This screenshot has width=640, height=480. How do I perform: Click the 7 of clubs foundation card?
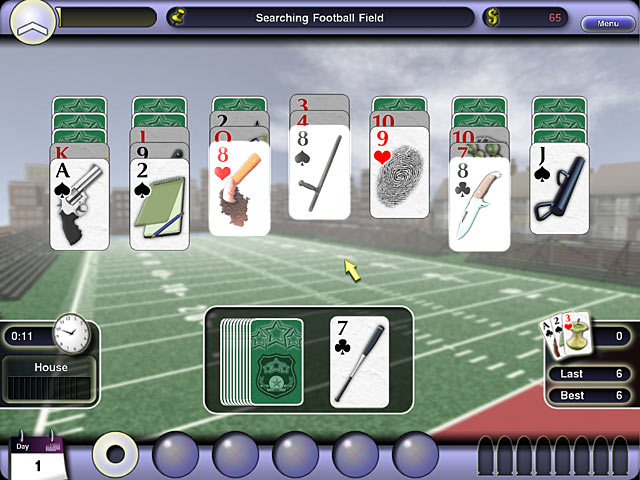[359, 361]
